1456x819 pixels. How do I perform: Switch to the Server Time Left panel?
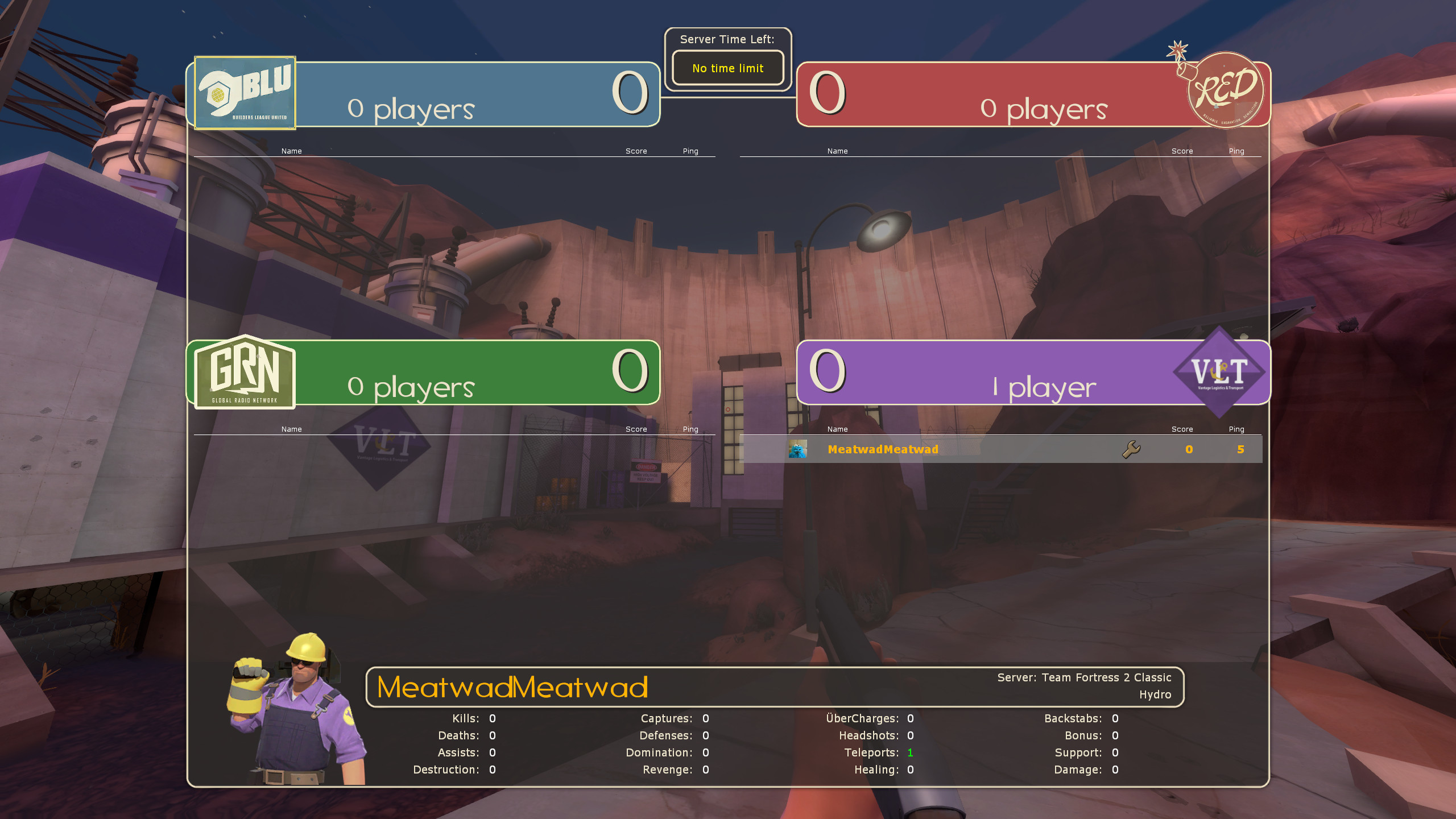(728, 59)
